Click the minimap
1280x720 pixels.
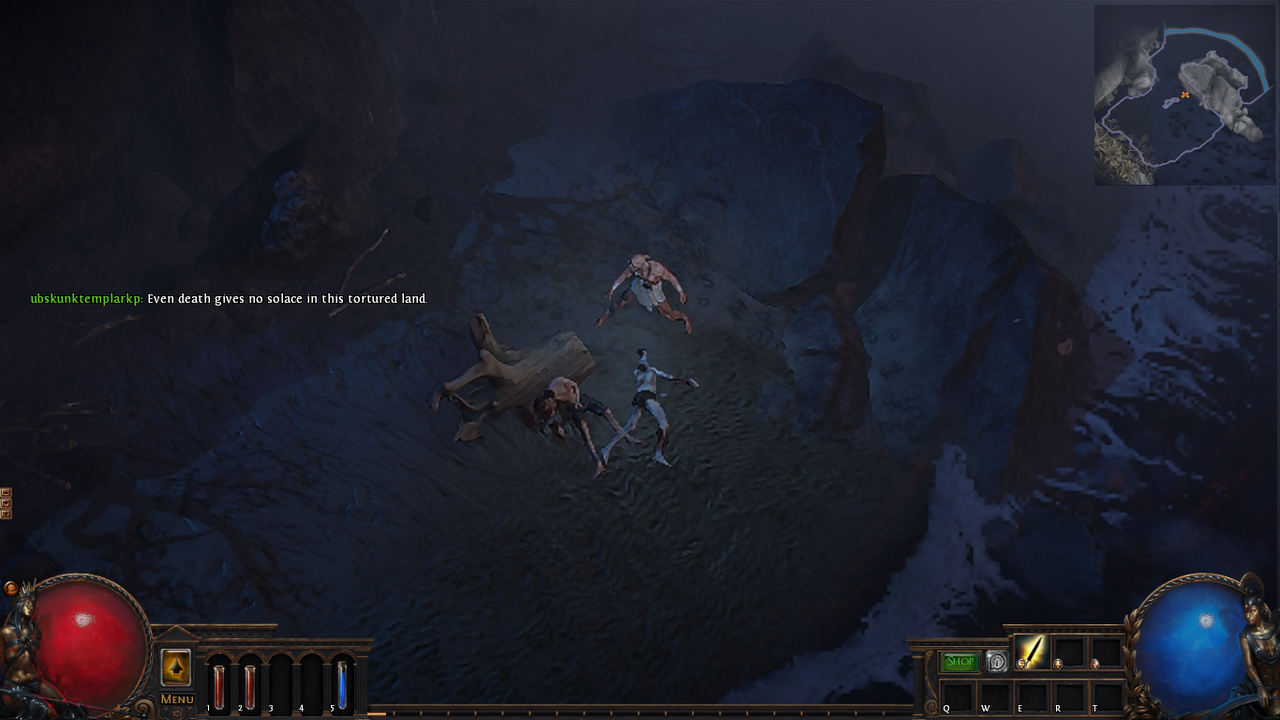(1184, 95)
